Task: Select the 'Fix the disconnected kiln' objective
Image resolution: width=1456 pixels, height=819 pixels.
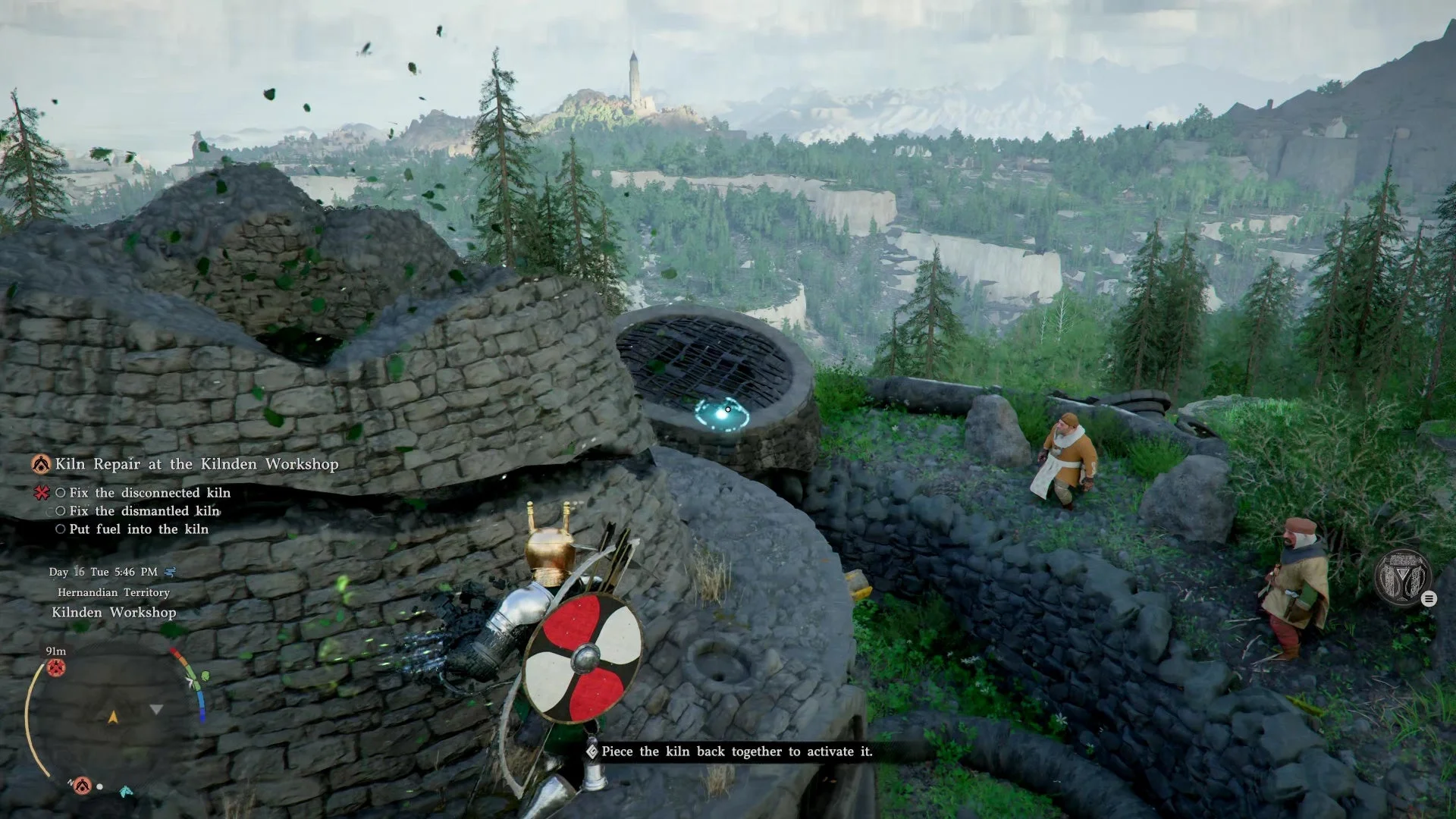Action: (x=149, y=493)
